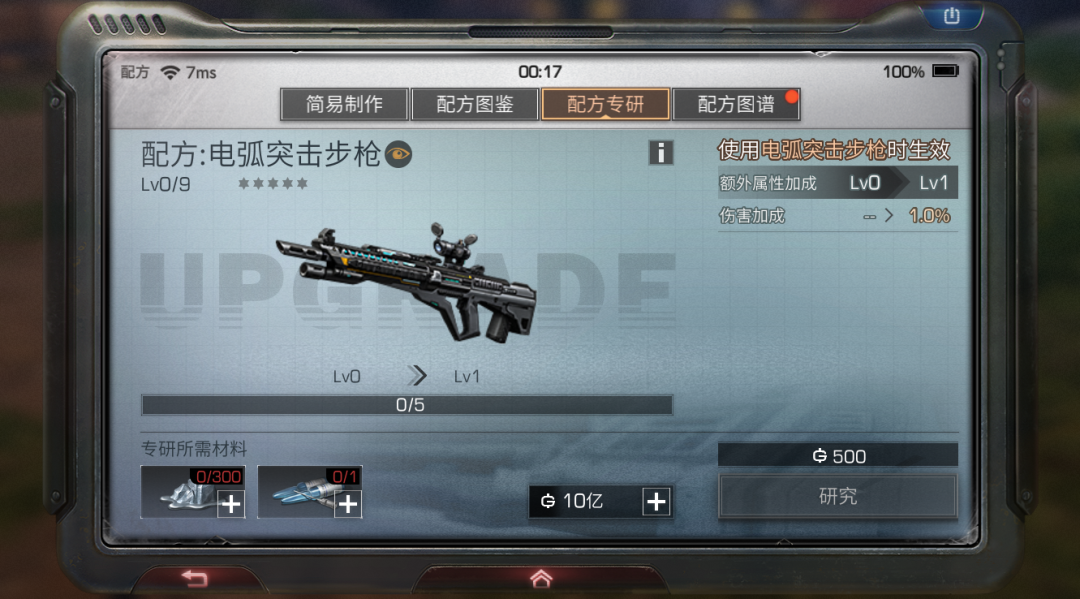Image resolution: width=1080 pixels, height=599 pixels.
Task: Tap the plus next to 10亿 currency
Action: [656, 502]
